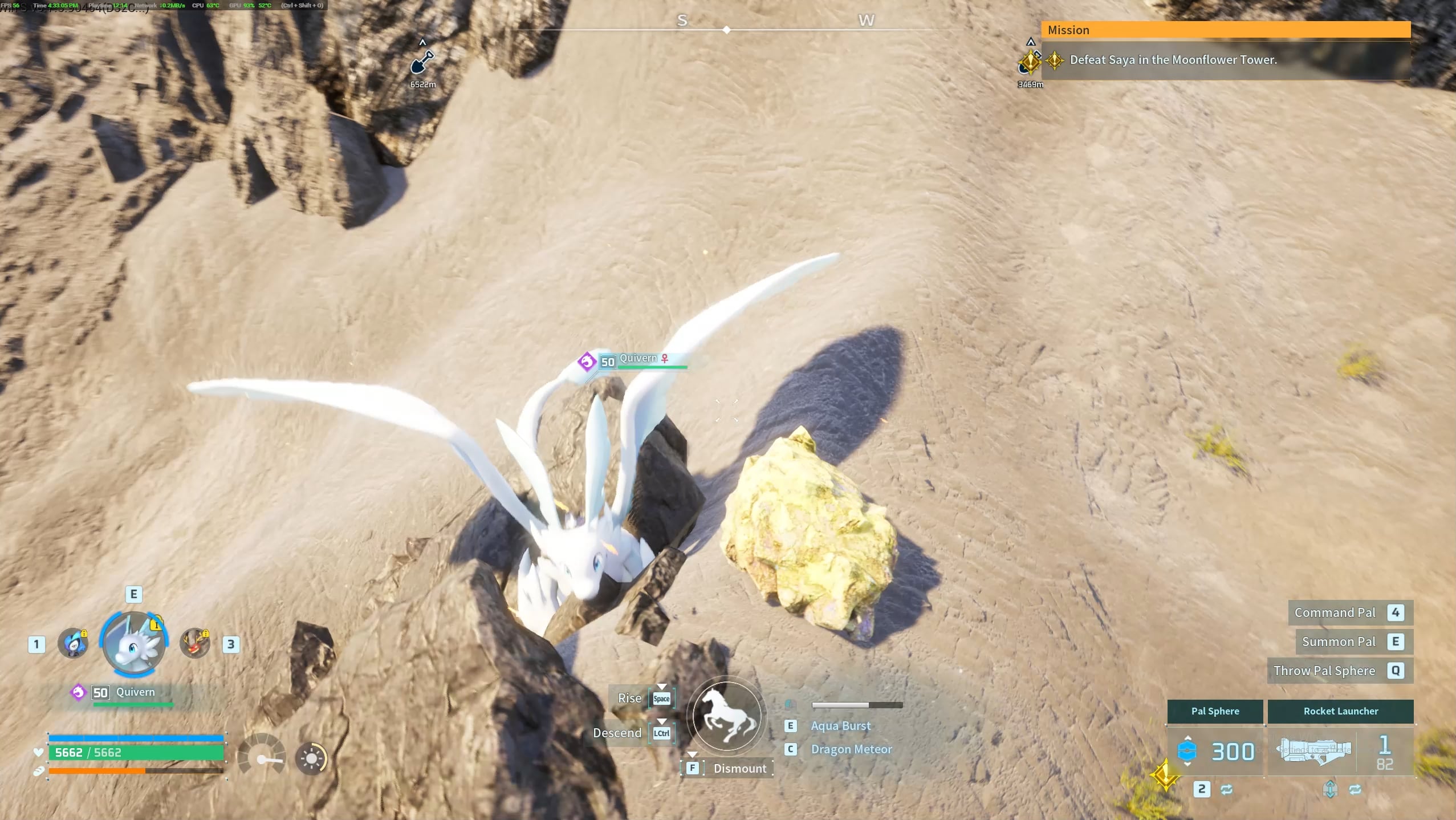
Task: Click the mission marker on the compass
Action: (1030, 62)
